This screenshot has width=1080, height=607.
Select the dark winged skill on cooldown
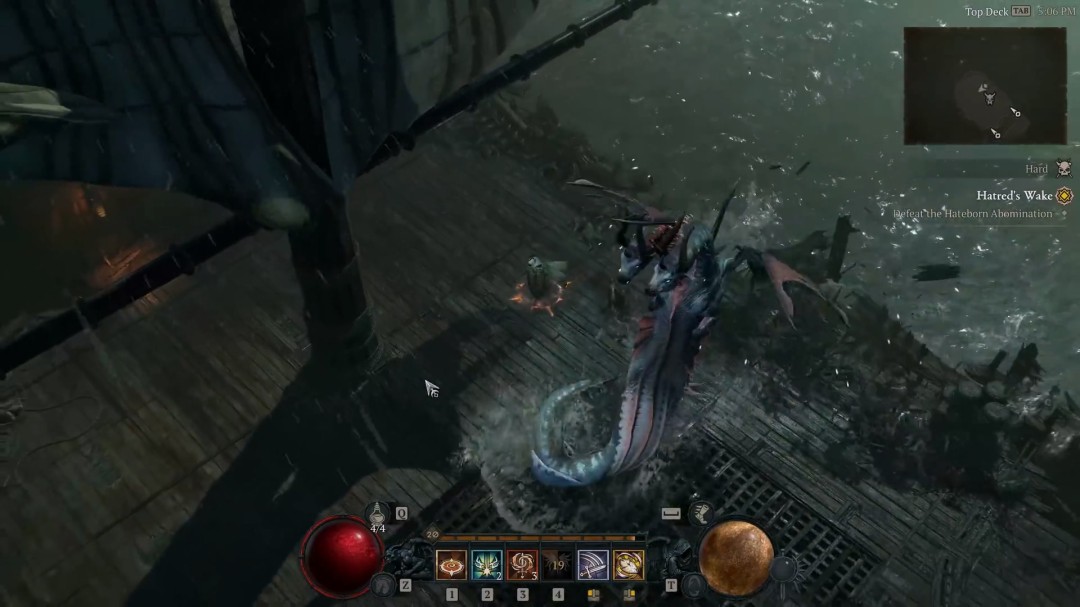coord(558,565)
